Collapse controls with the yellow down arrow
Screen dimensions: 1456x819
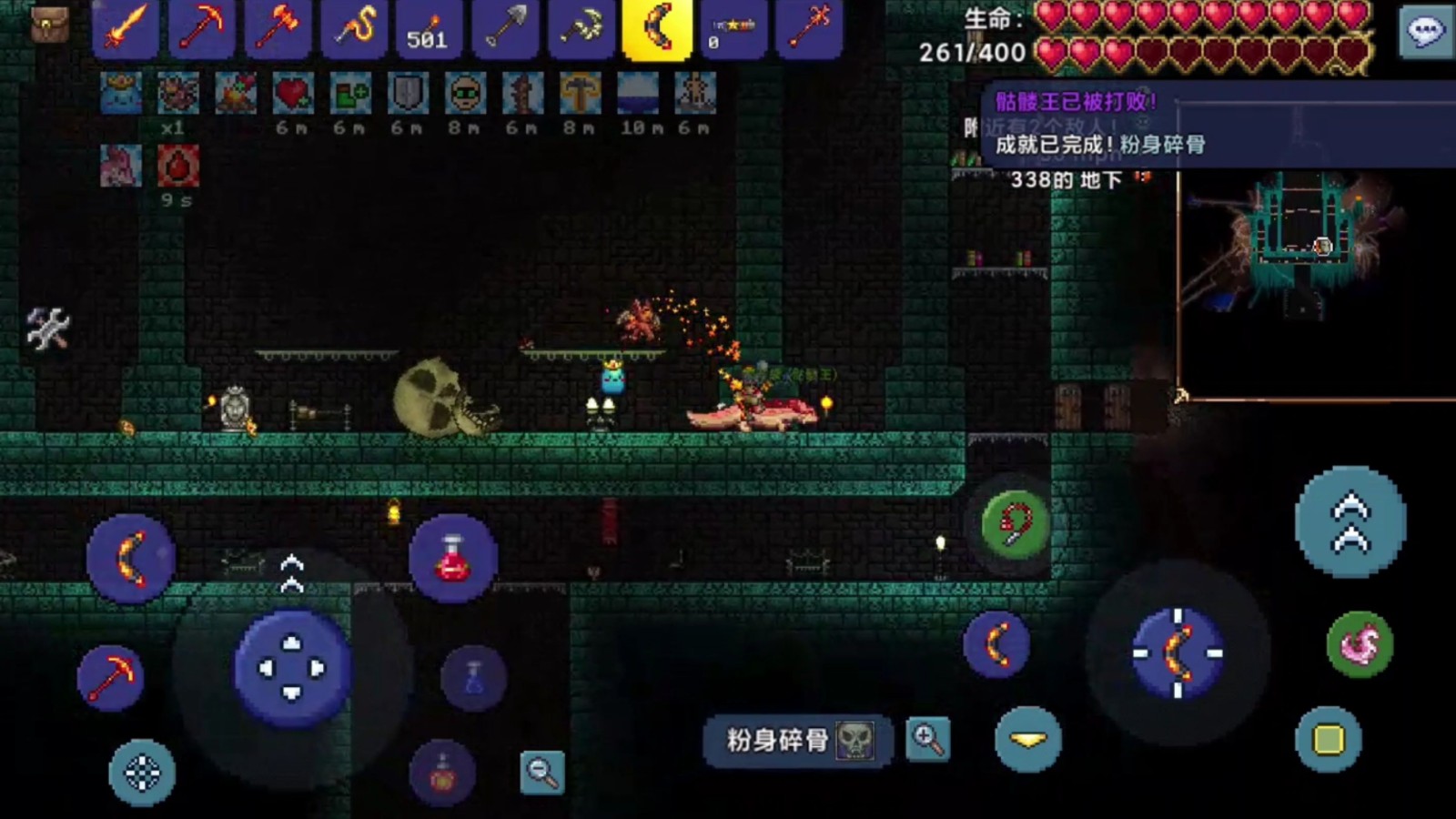1030,739
